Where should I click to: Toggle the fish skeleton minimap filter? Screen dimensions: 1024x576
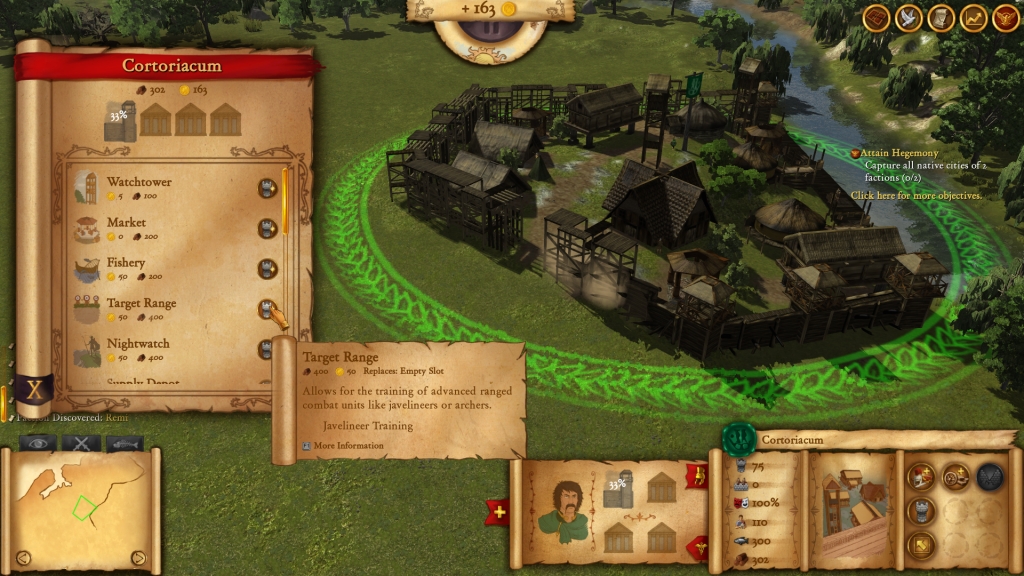click(125, 443)
